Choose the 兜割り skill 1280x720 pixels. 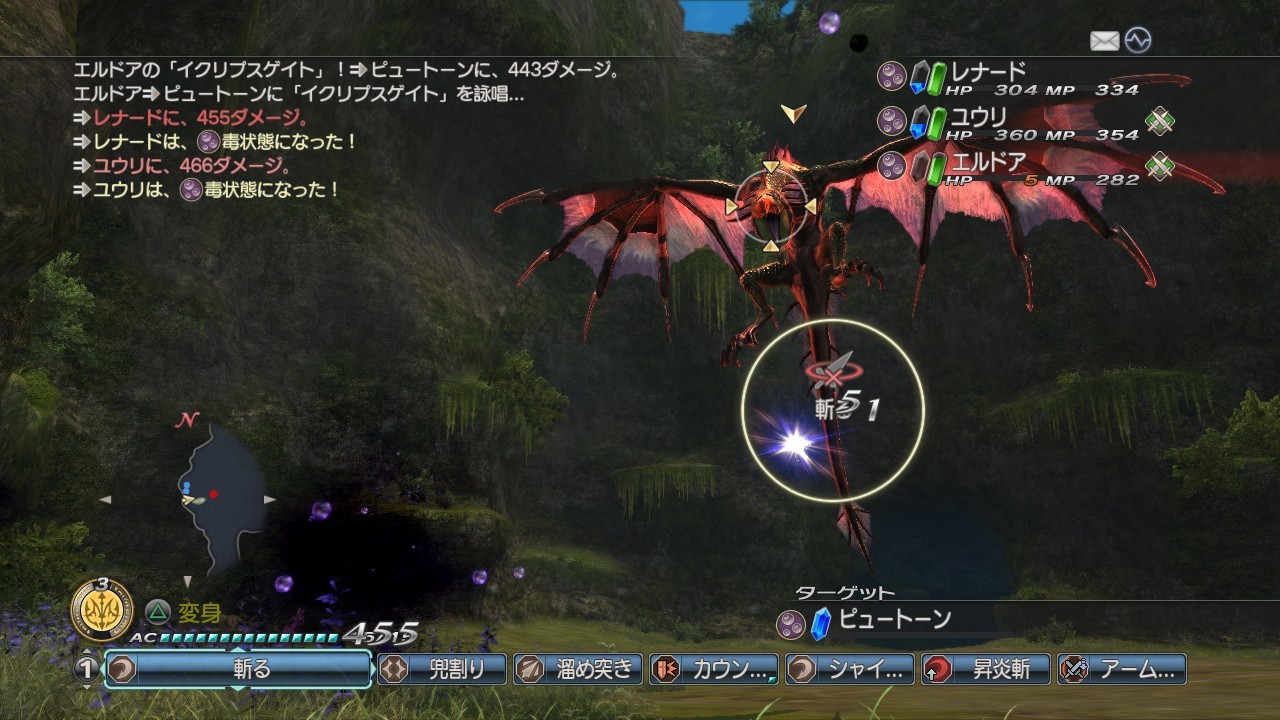click(x=443, y=669)
